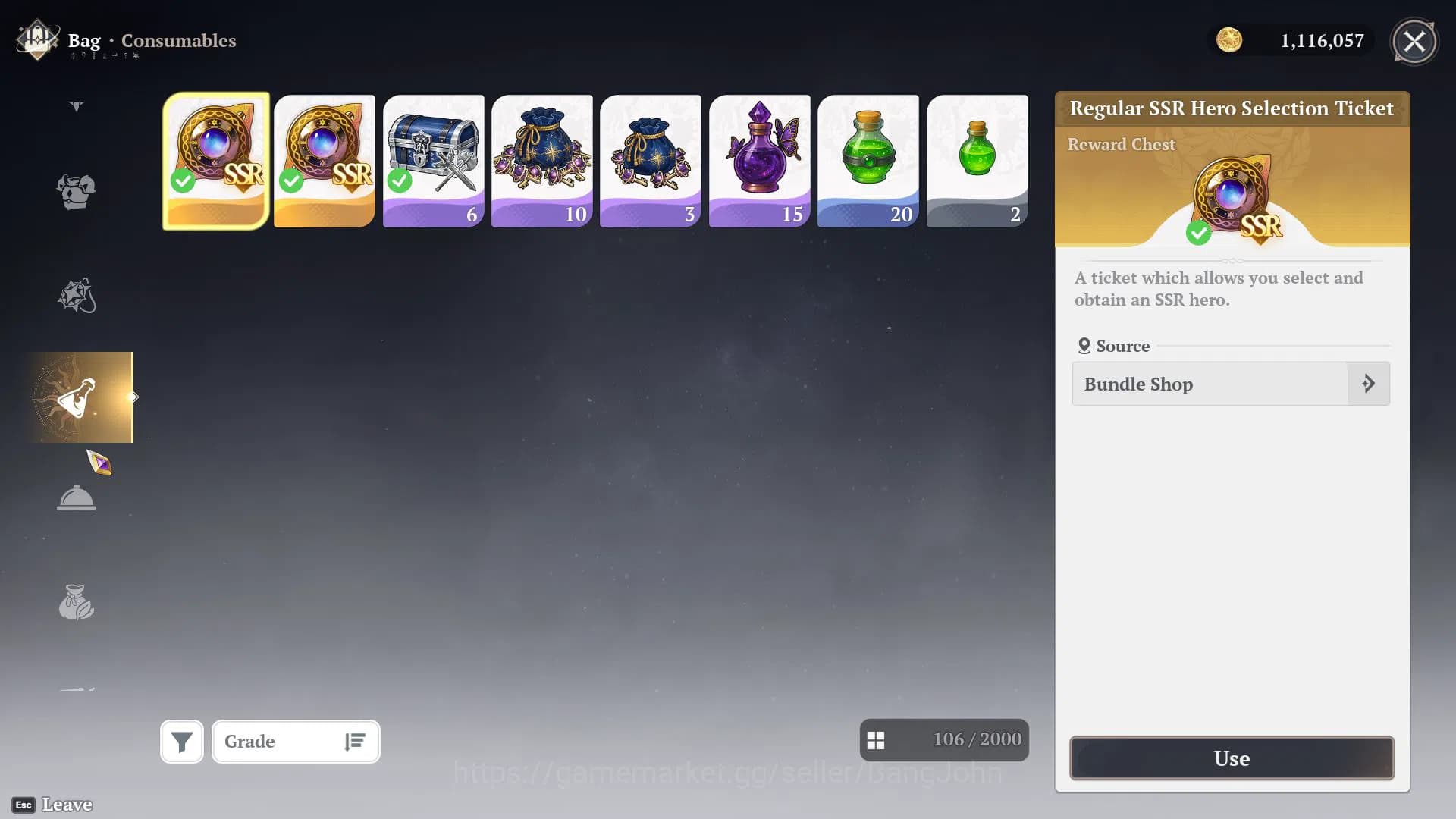Open the materials pouch category in sidebar
1456x819 pixels.
[76, 601]
